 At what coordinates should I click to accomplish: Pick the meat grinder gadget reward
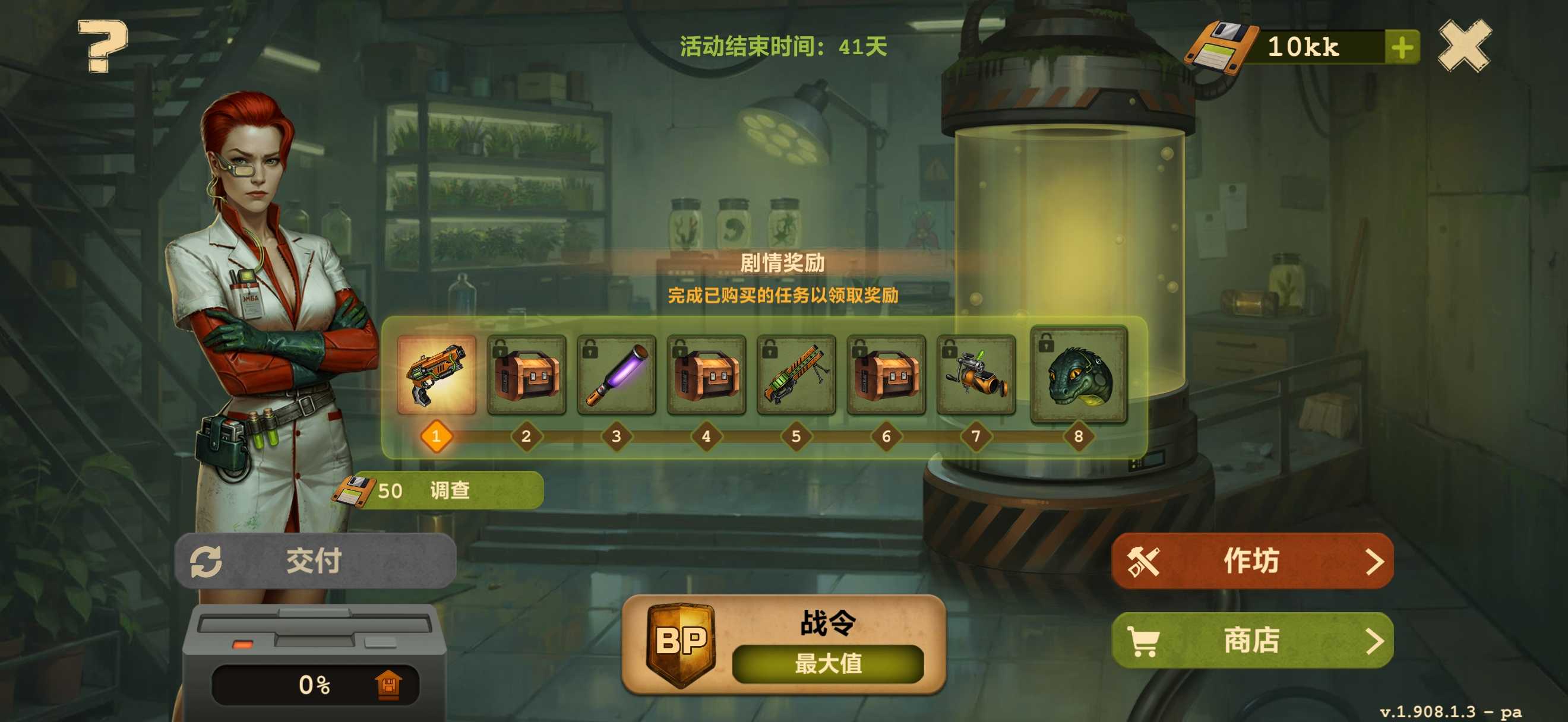[x=976, y=375]
